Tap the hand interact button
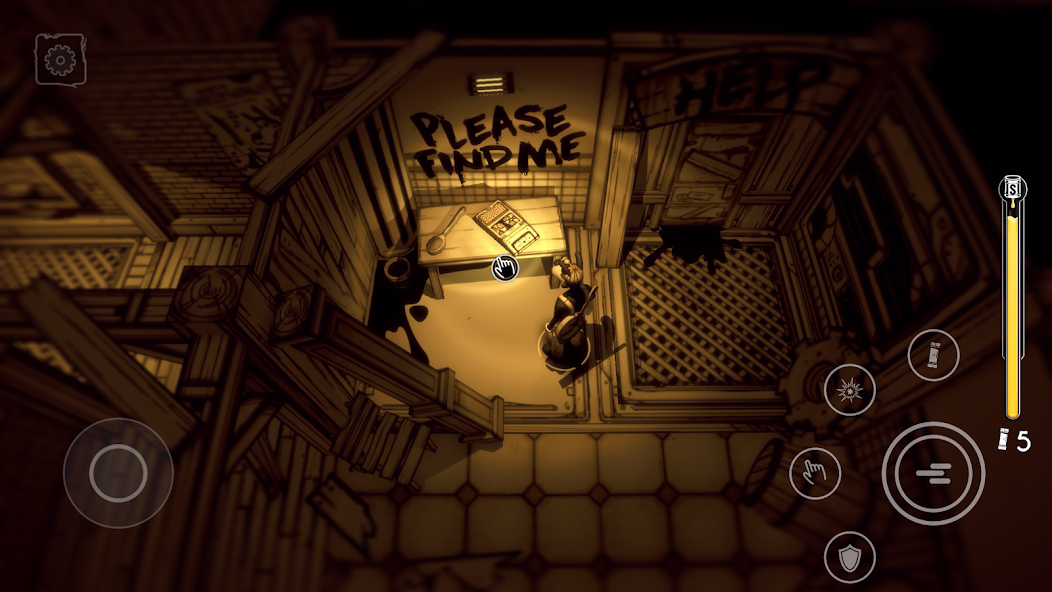This screenshot has width=1052, height=592. [x=815, y=473]
